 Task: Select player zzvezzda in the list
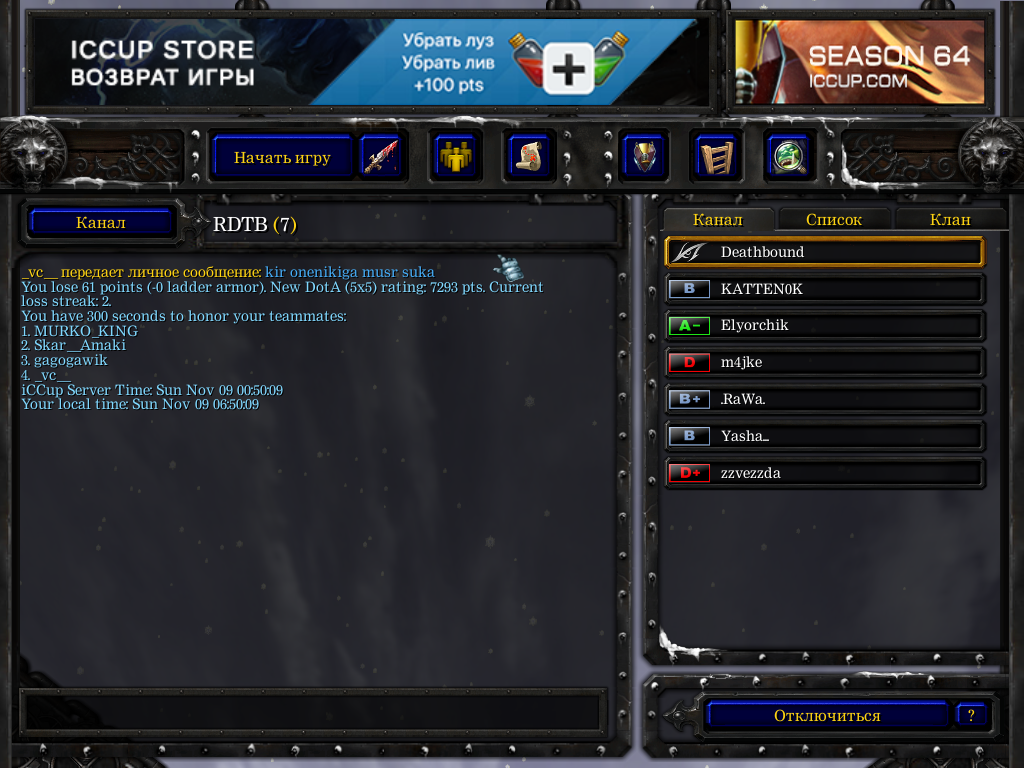(824, 473)
